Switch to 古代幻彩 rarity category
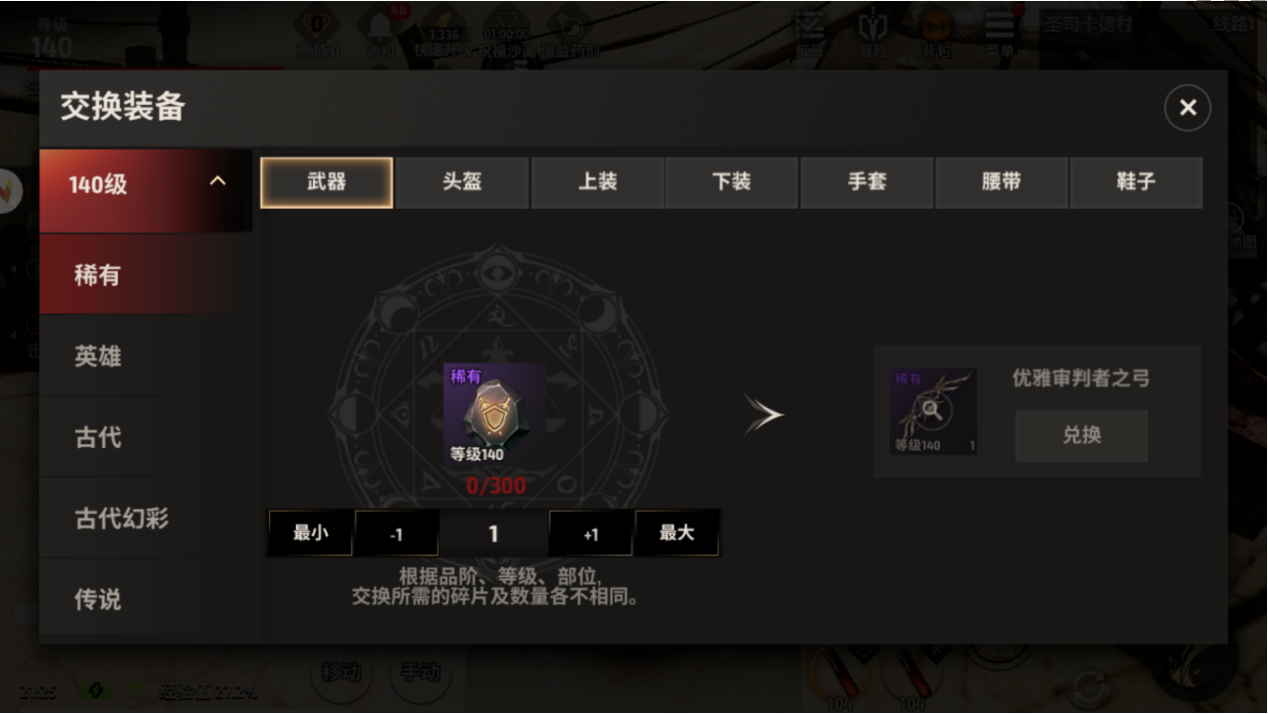Screen dimensions: 1268x714 121,518
